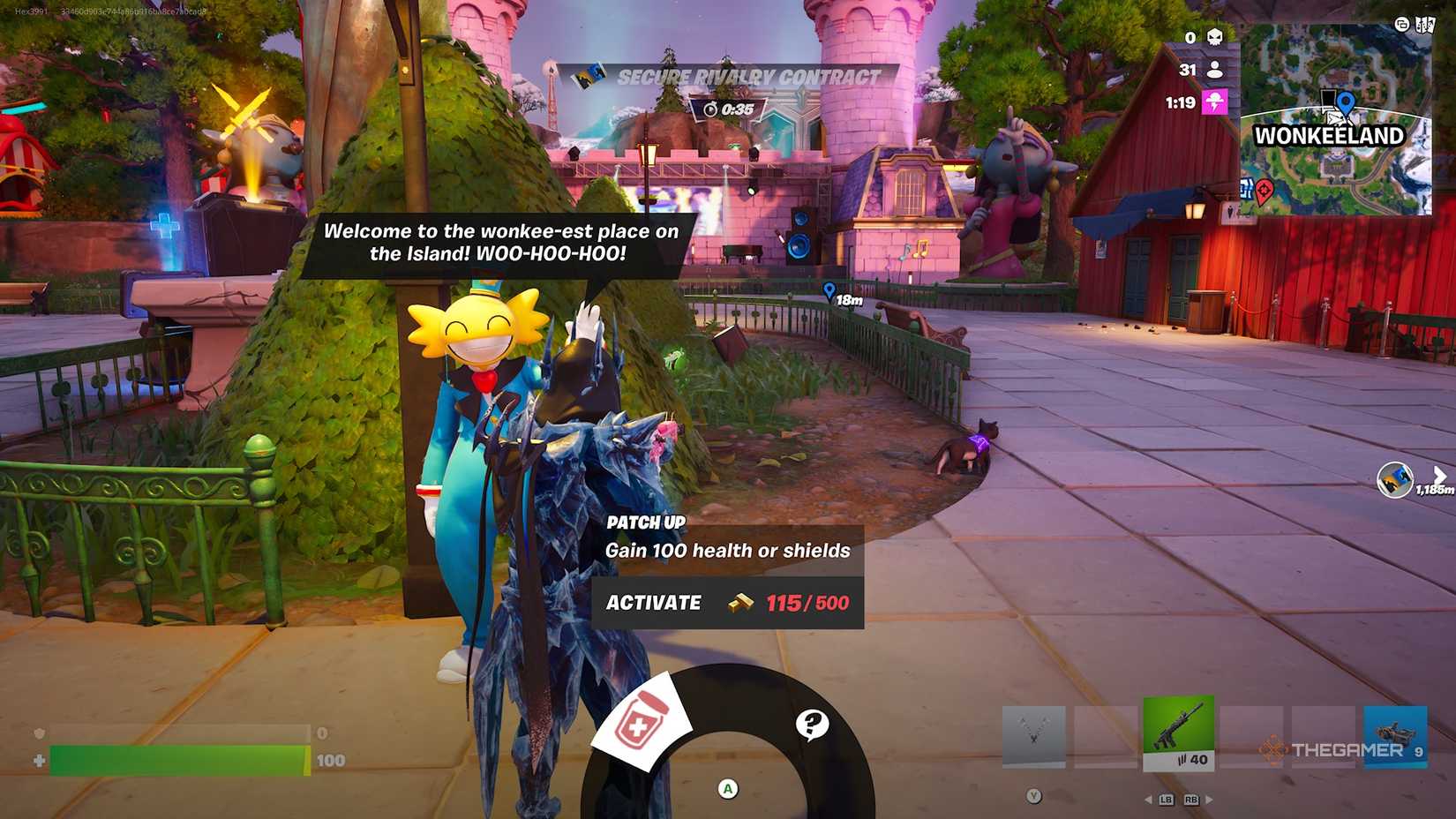Cycle hotbar left using the left arrow

click(1148, 800)
